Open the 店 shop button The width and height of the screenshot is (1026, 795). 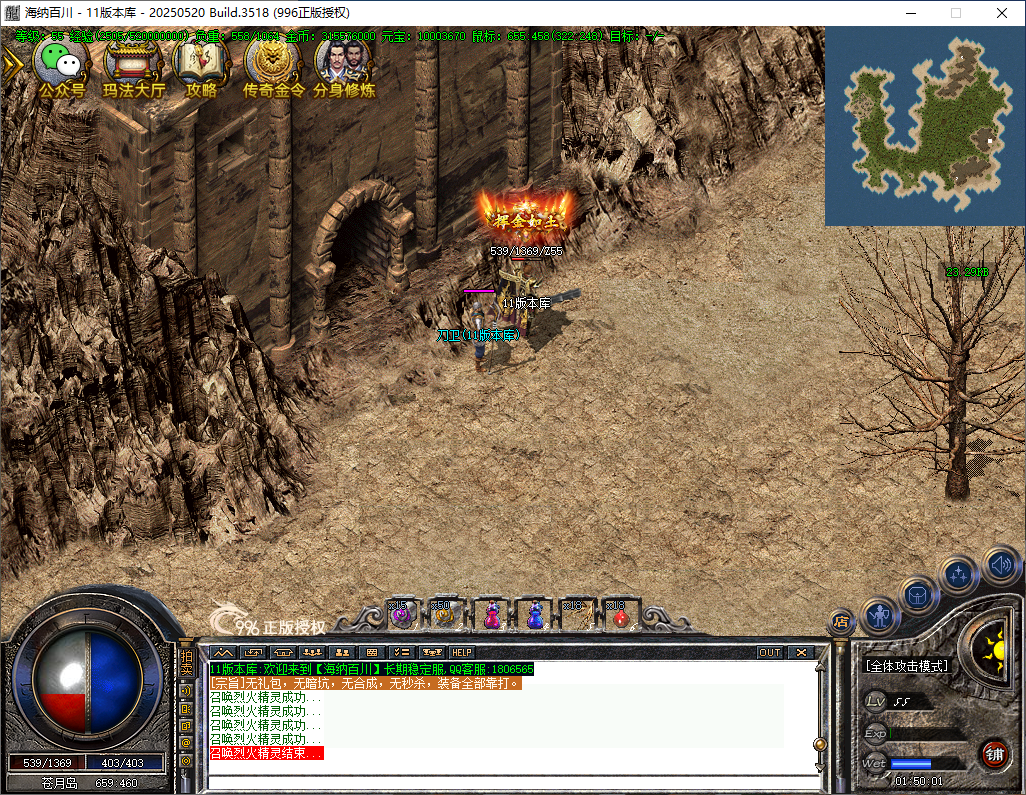(x=841, y=621)
